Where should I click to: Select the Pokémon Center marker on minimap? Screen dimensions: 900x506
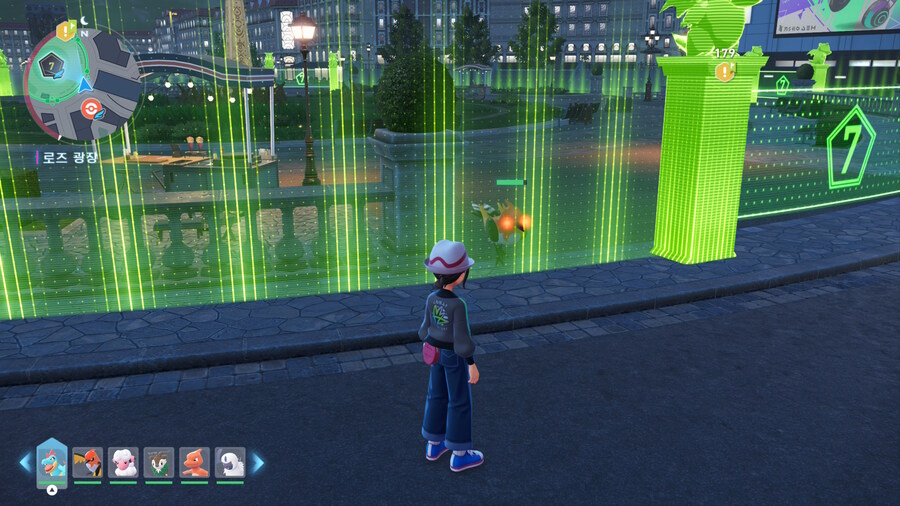pos(93,108)
